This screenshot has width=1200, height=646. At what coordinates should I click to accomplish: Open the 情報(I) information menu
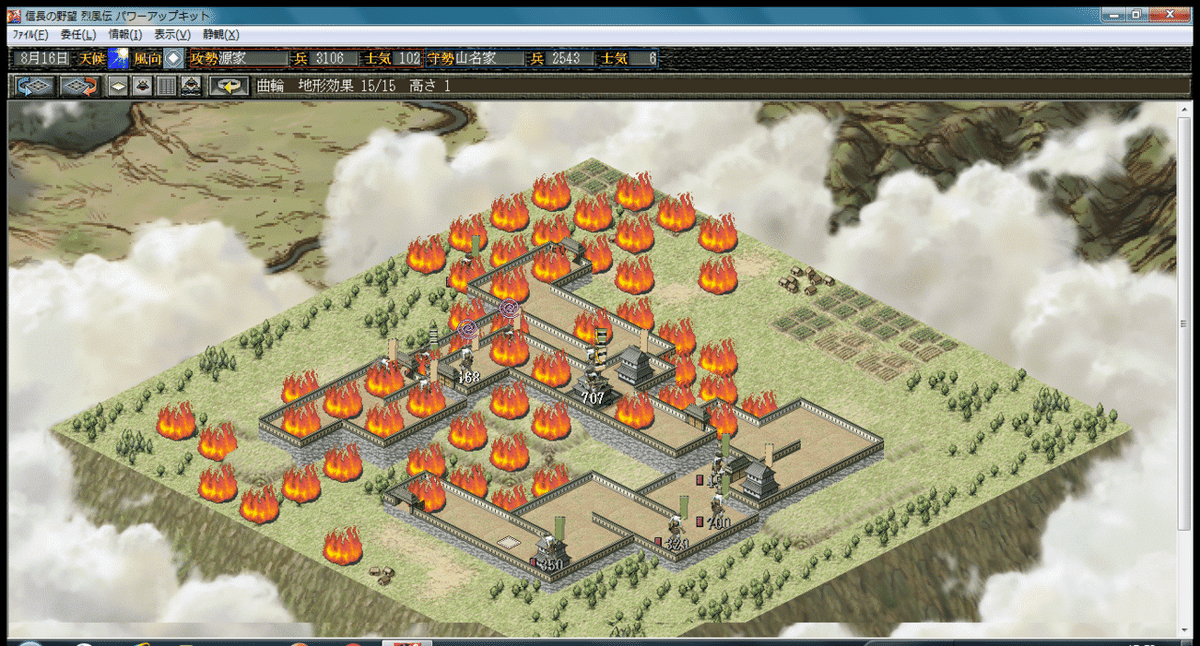click(x=125, y=34)
